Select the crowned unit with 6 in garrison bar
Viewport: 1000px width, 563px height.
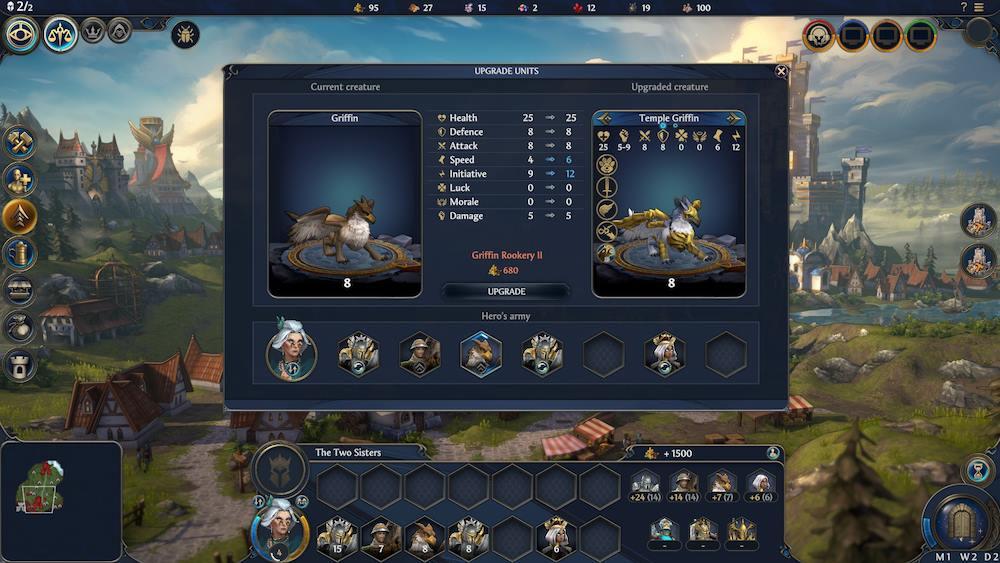[556, 536]
